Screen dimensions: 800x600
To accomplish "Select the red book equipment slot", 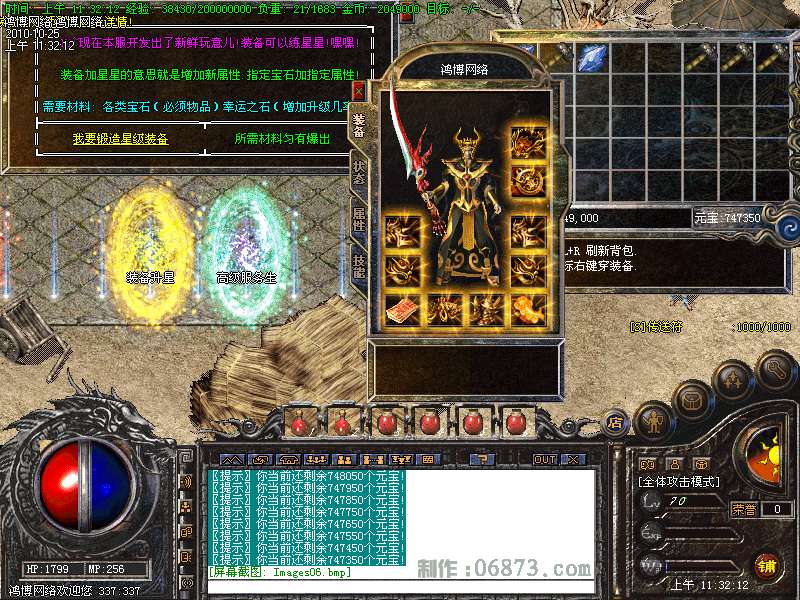I will coord(402,310).
